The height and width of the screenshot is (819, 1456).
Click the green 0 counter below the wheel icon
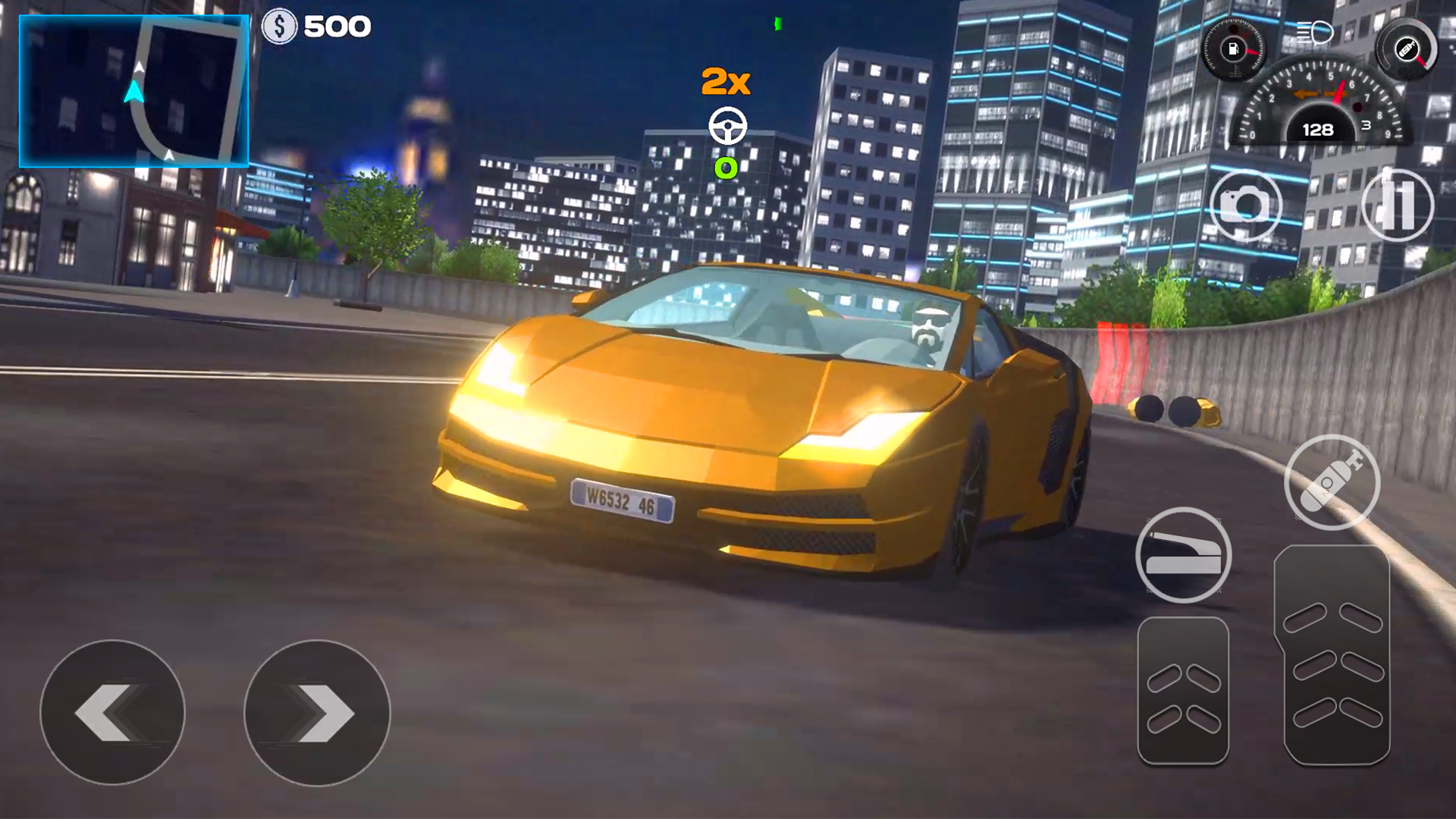tap(727, 168)
